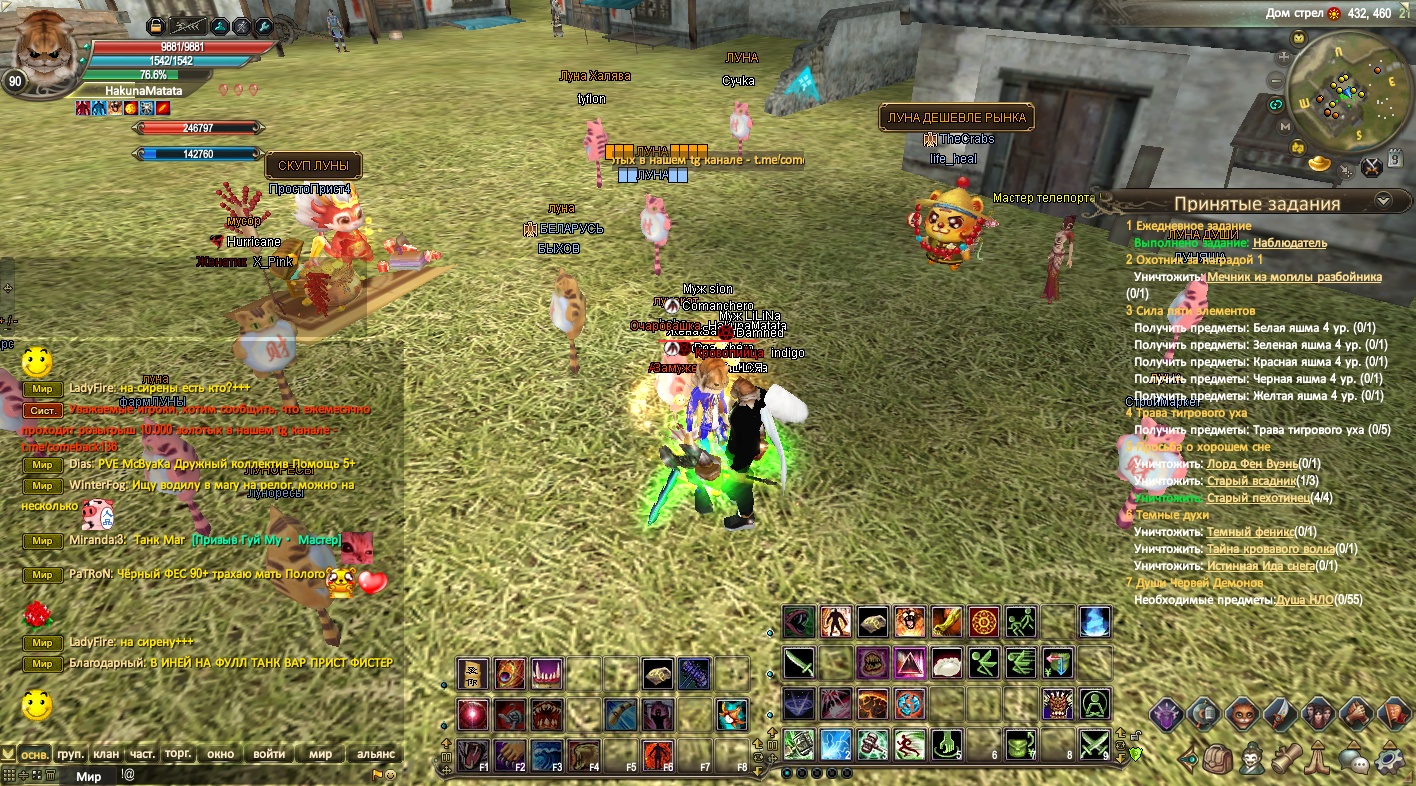
Task: Use the crossed green swords skill slot 9
Action: (1096, 743)
